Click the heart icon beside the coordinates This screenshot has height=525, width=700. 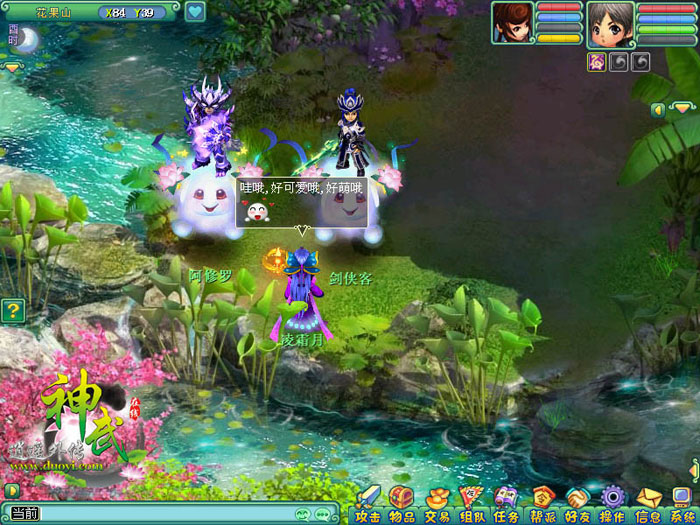click(194, 12)
